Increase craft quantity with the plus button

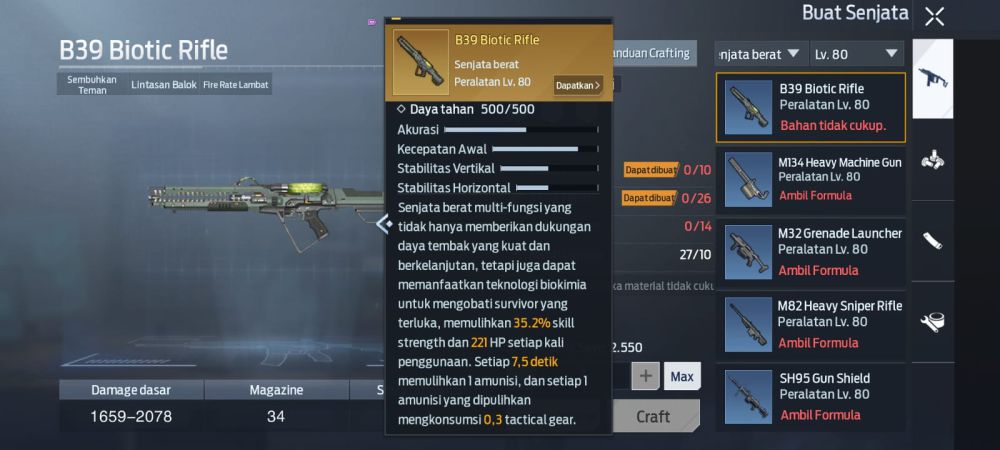click(645, 376)
